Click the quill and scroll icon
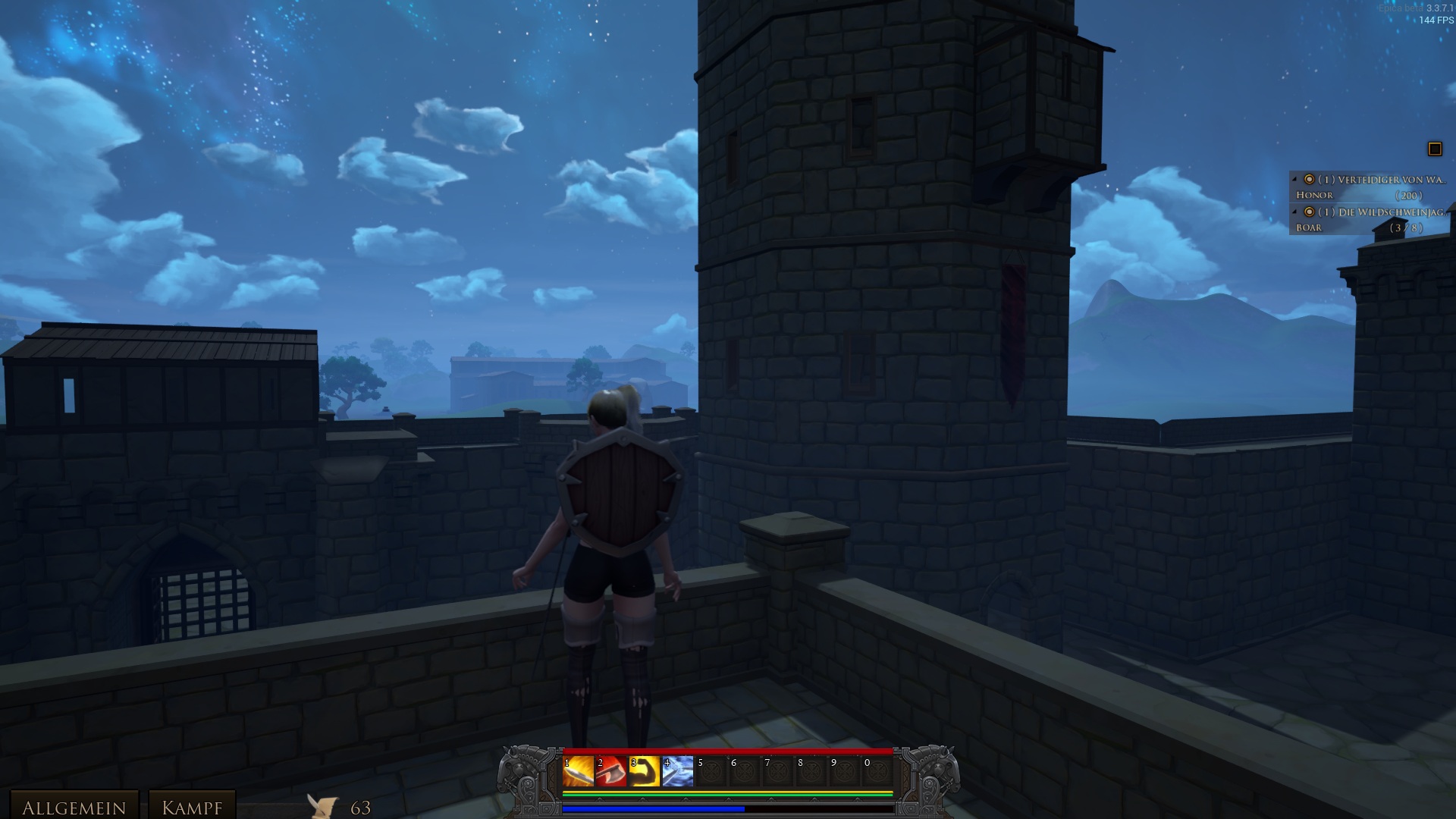1456x819 pixels. [323, 806]
